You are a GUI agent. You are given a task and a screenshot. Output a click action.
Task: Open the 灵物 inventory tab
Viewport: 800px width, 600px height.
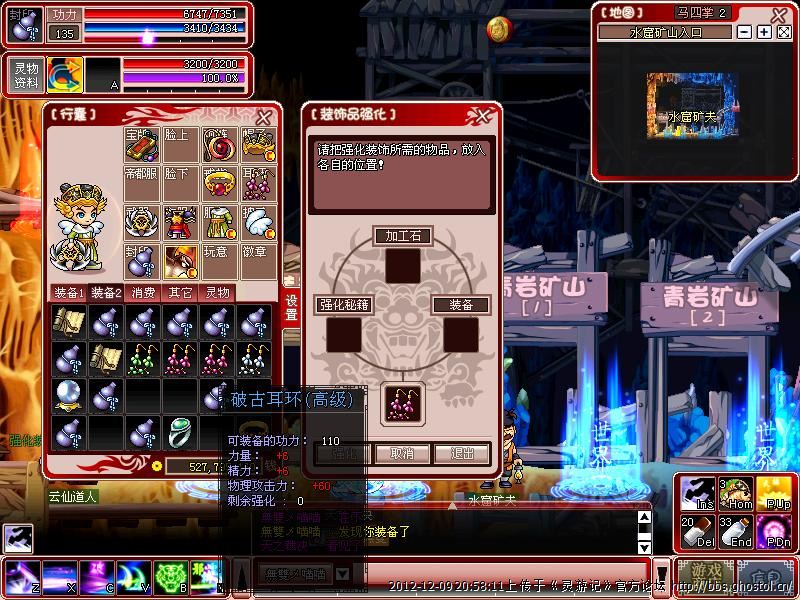(218, 293)
